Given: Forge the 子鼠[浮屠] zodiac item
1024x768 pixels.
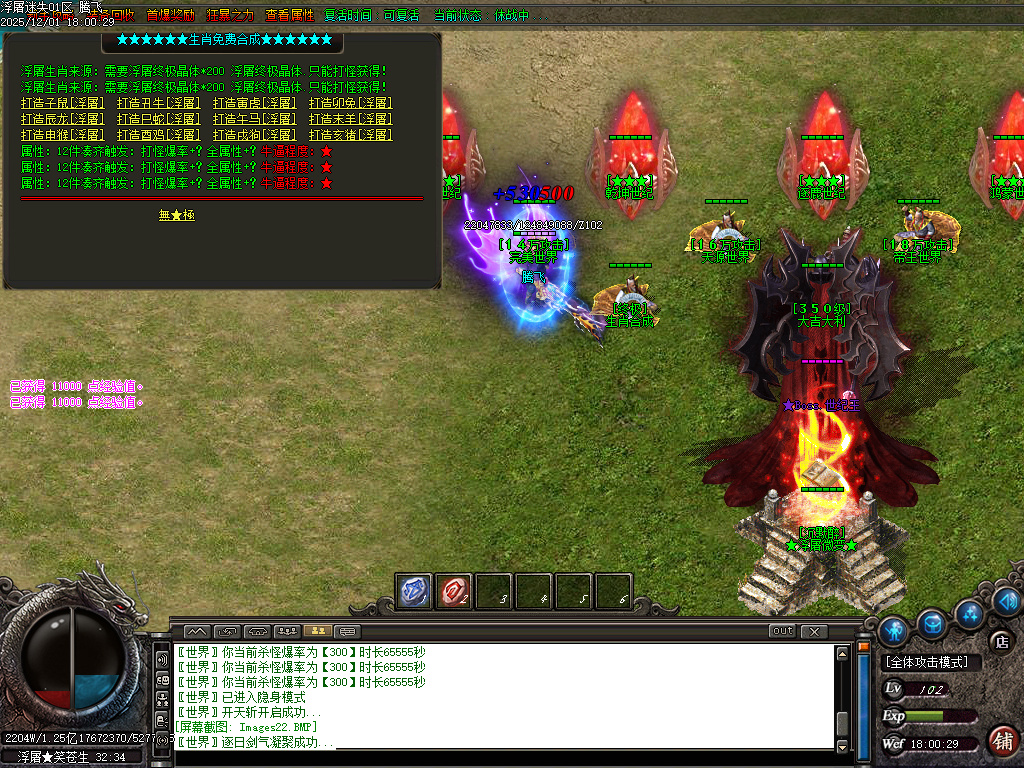Looking at the screenshot, I should click(62, 103).
